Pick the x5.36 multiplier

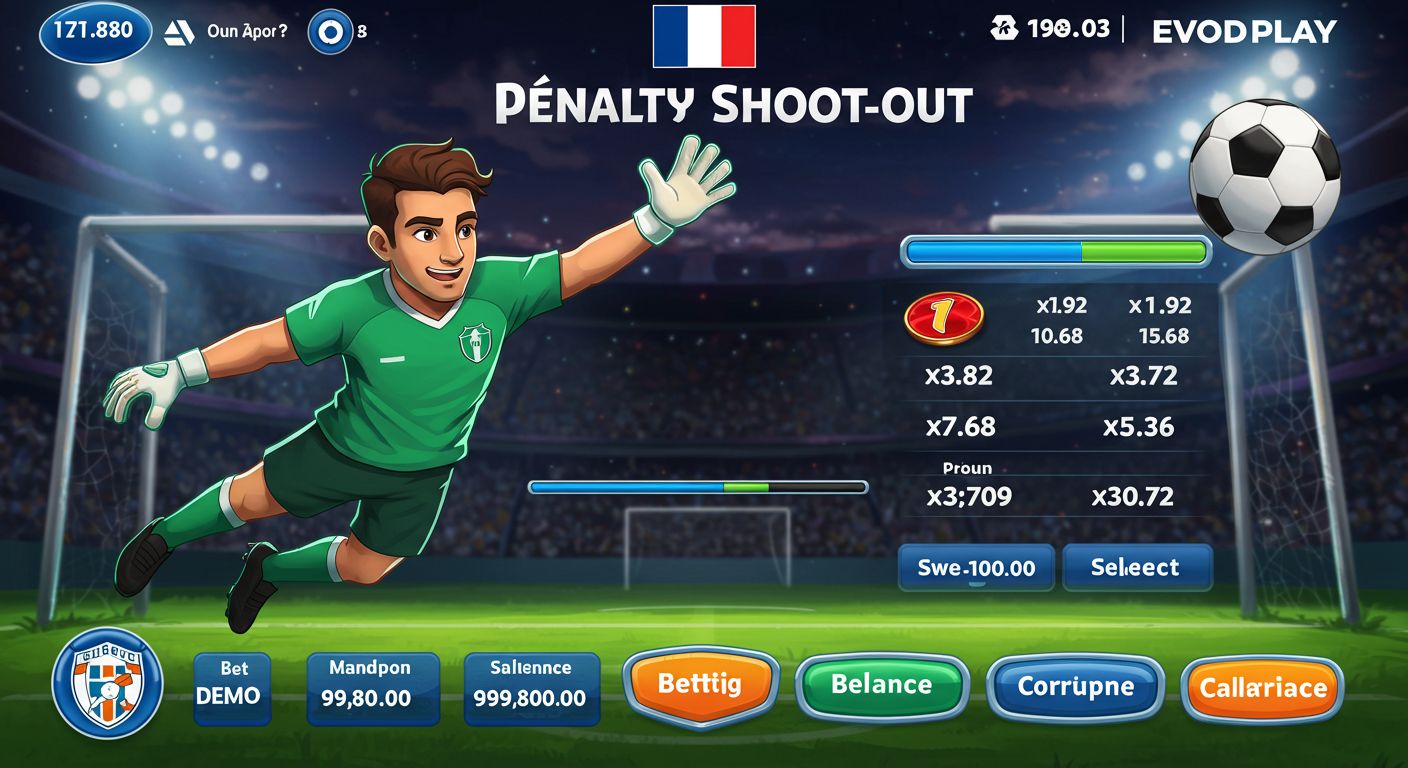click(x=1138, y=427)
